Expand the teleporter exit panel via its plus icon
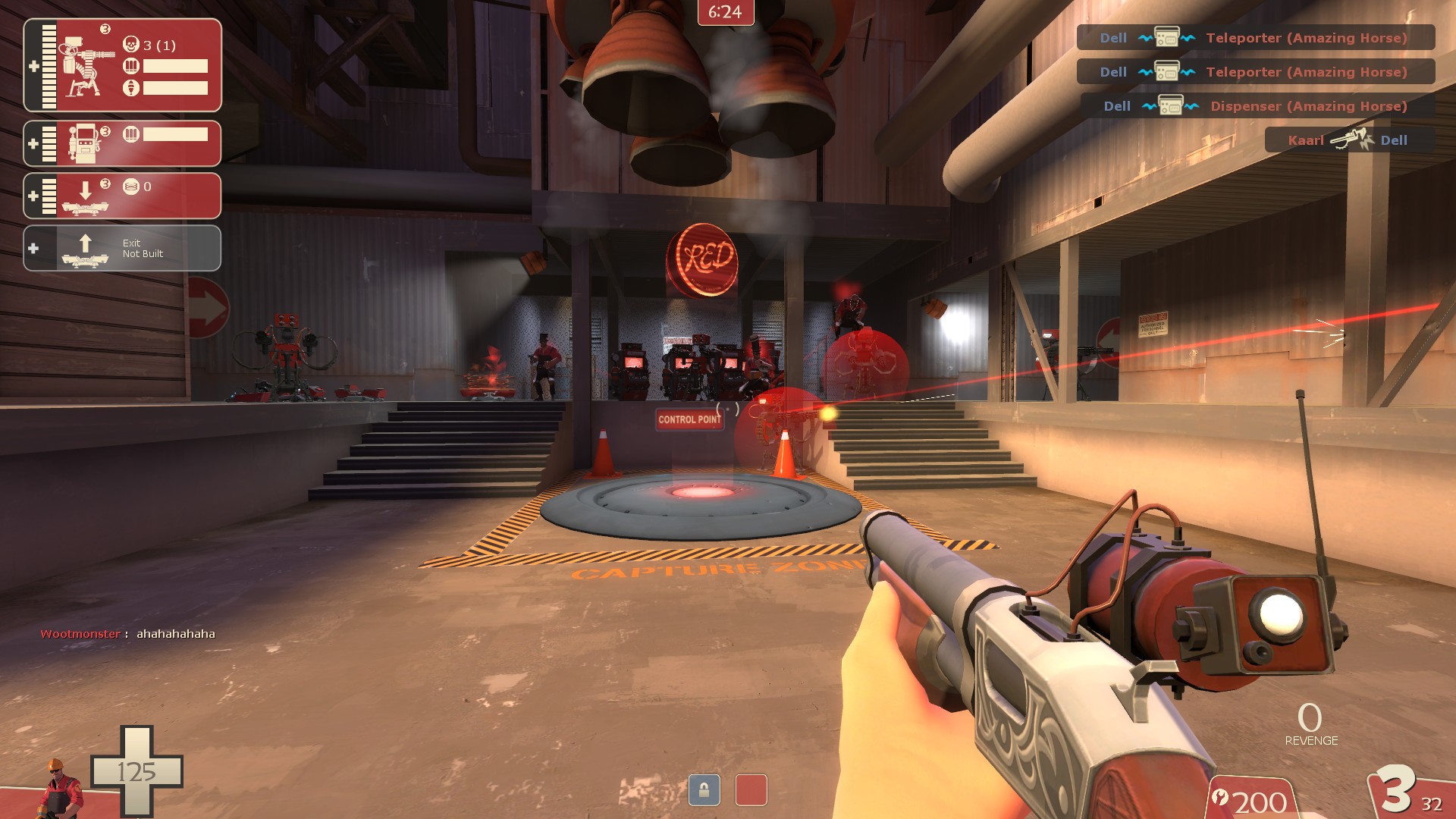The image size is (1456, 819). (32, 246)
